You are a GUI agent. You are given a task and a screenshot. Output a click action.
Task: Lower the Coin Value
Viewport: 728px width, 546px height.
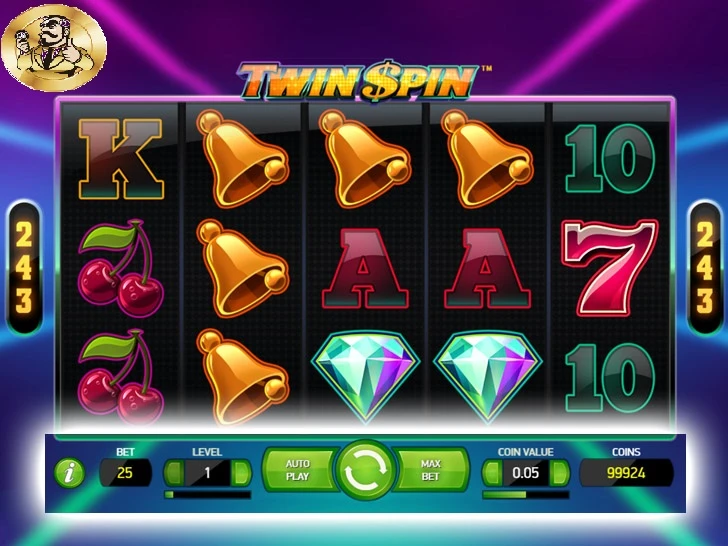pyautogui.click(x=491, y=472)
